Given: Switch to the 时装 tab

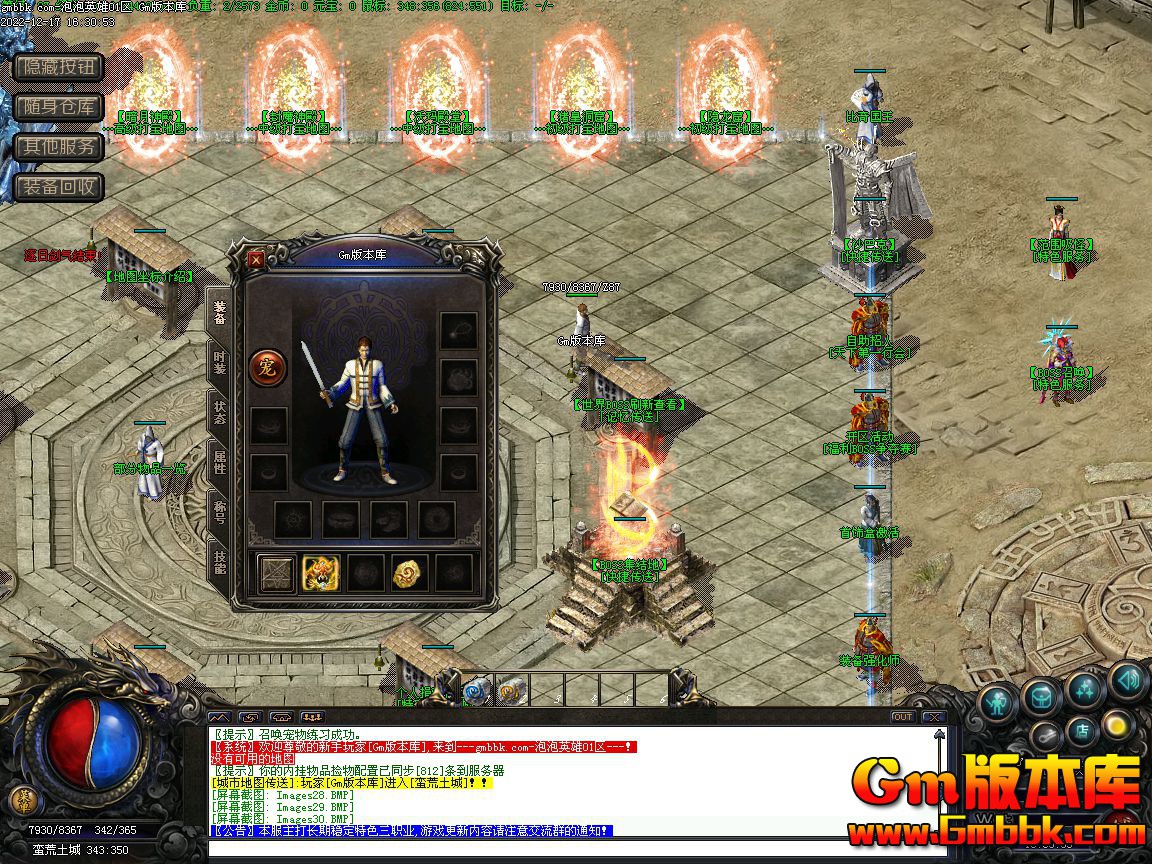Looking at the screenshot, I should coord(219,363).
